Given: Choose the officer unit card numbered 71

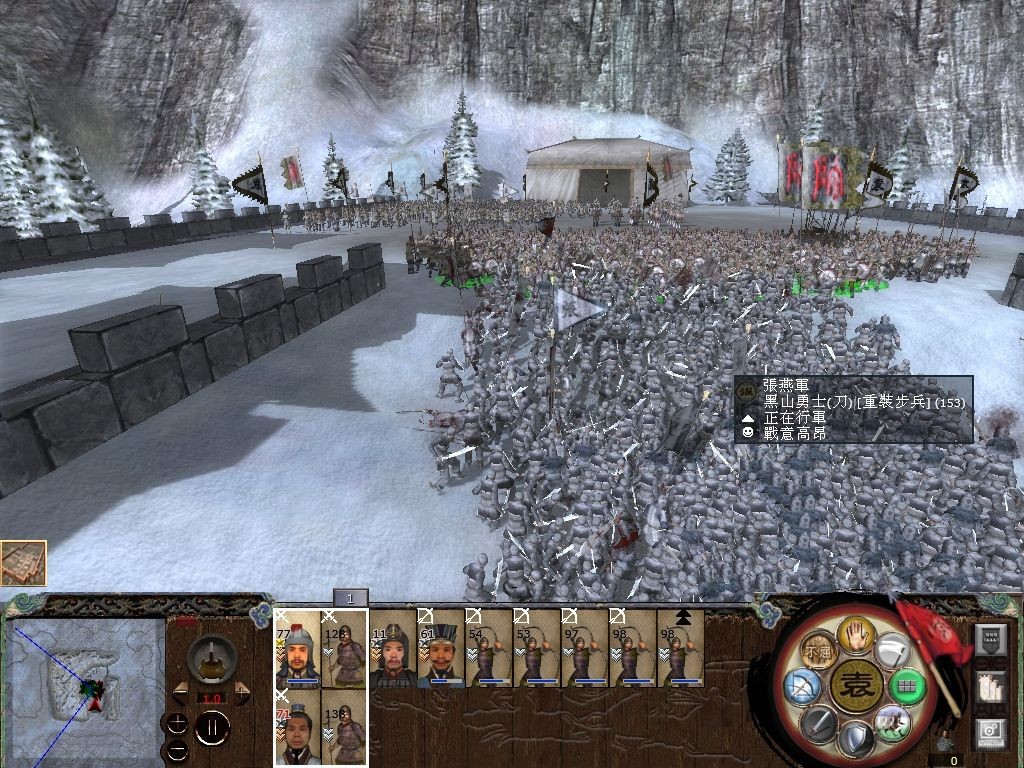Looking at the screenshot, I should tap(297, 729).
